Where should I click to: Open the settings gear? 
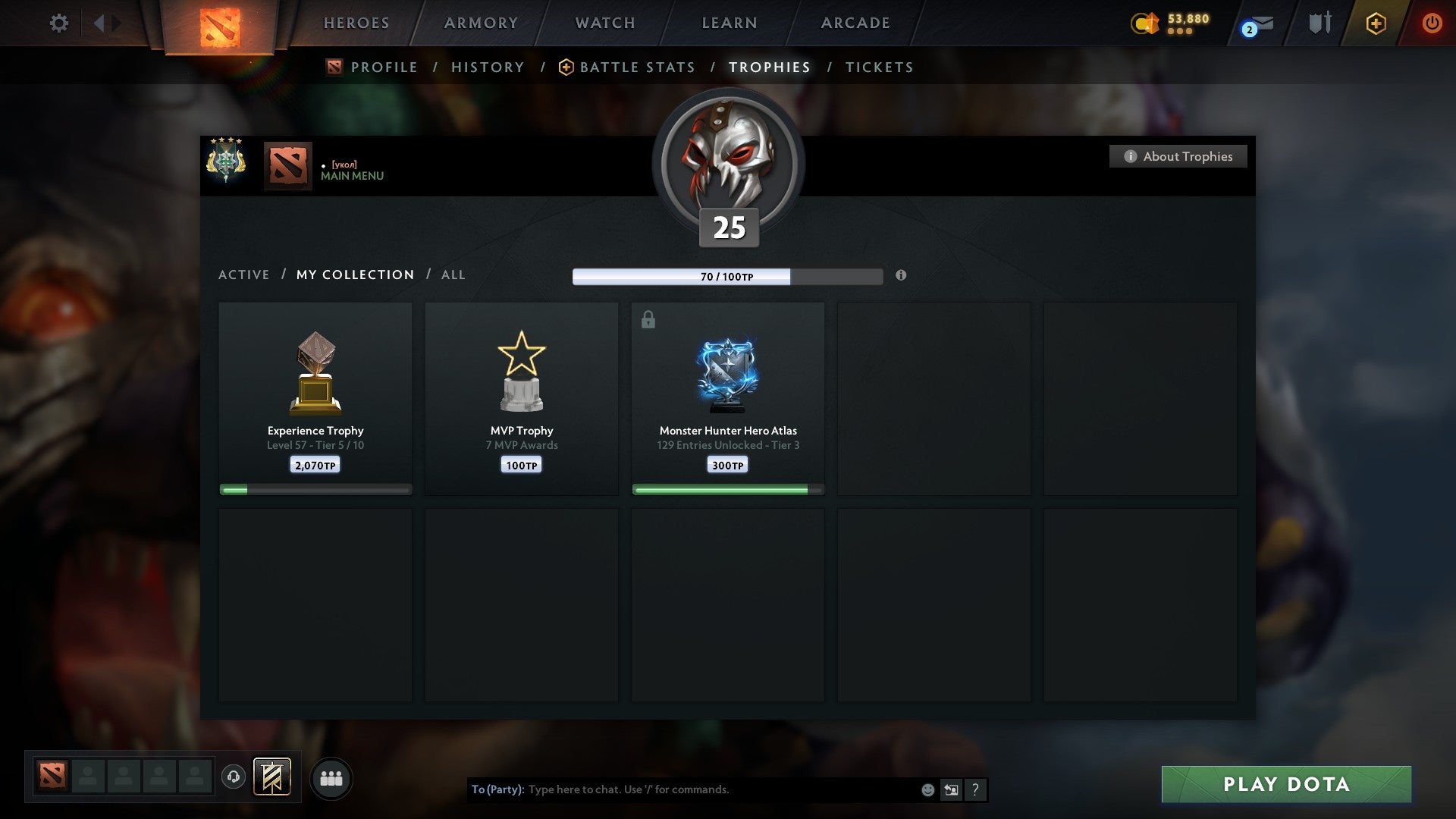59,24
